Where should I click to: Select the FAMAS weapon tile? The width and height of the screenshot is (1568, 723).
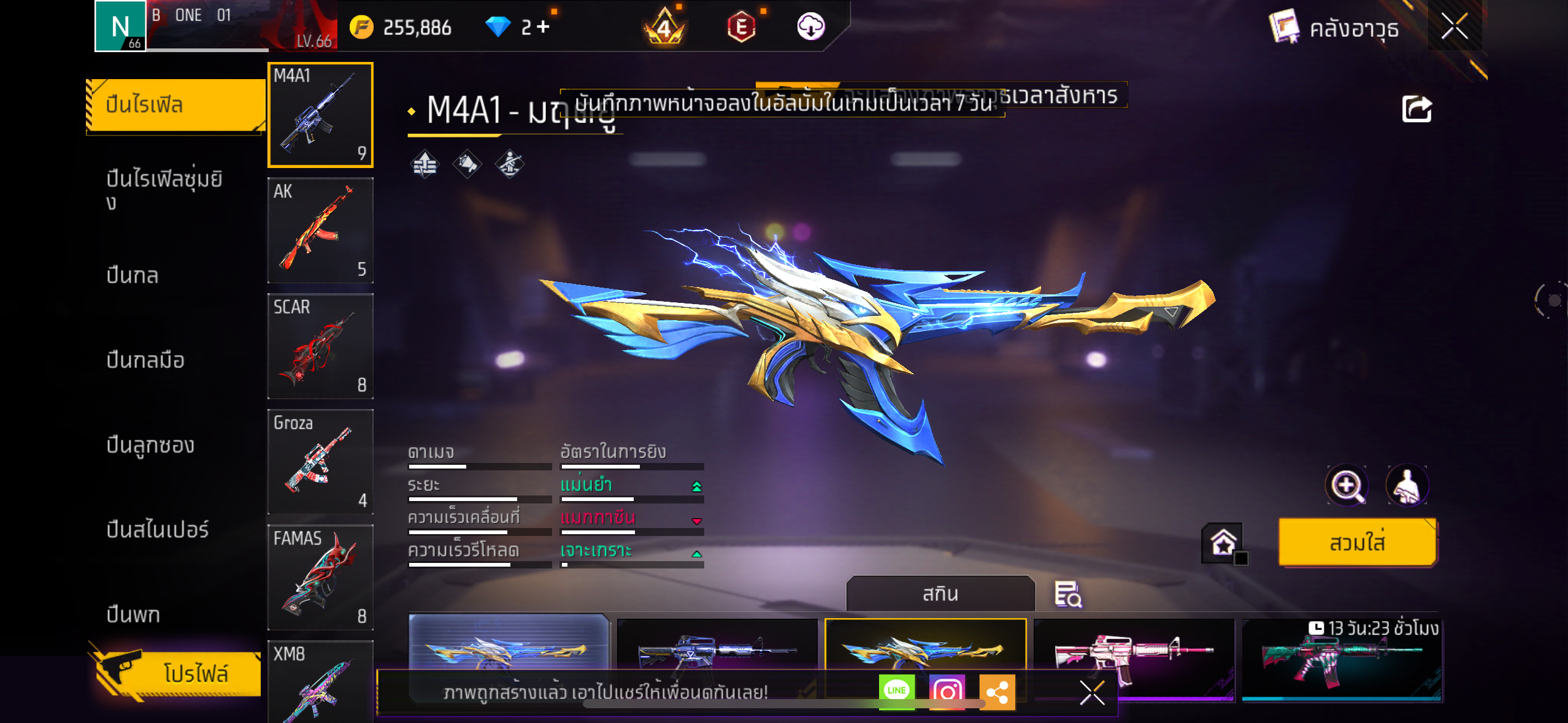(x=320, y=577)
